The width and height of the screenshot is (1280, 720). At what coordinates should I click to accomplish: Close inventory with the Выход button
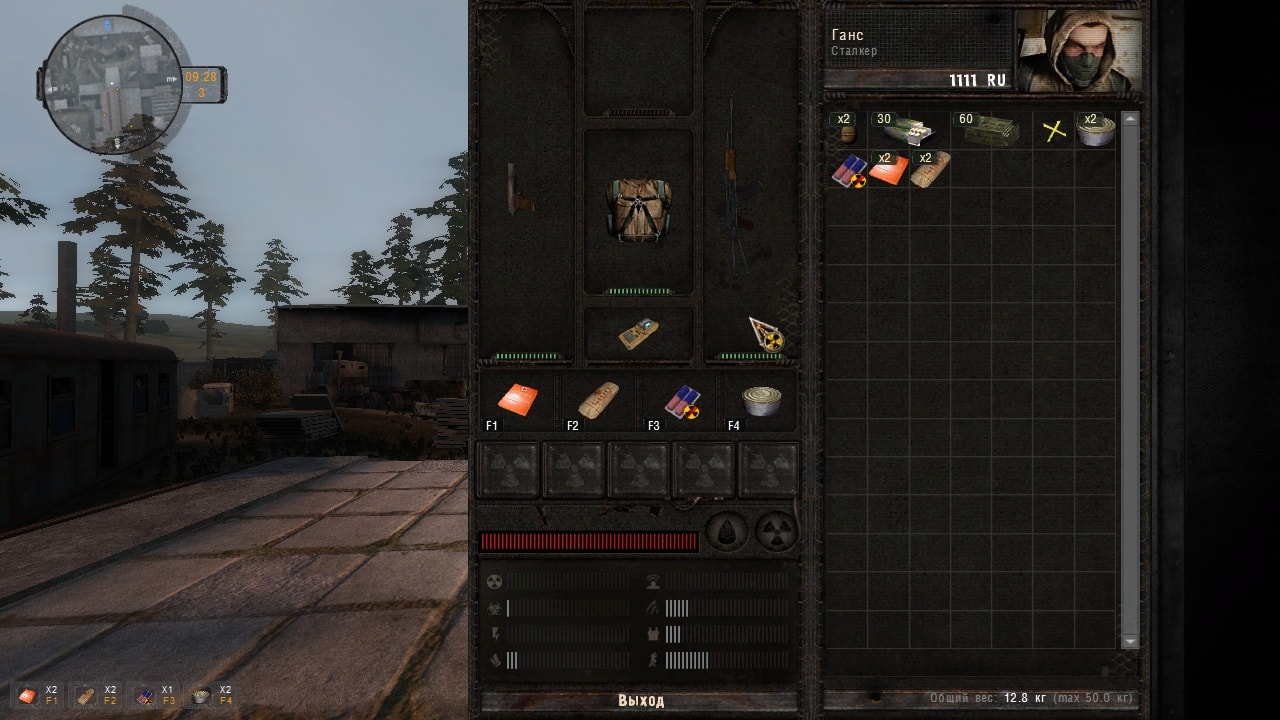(640, 700)
